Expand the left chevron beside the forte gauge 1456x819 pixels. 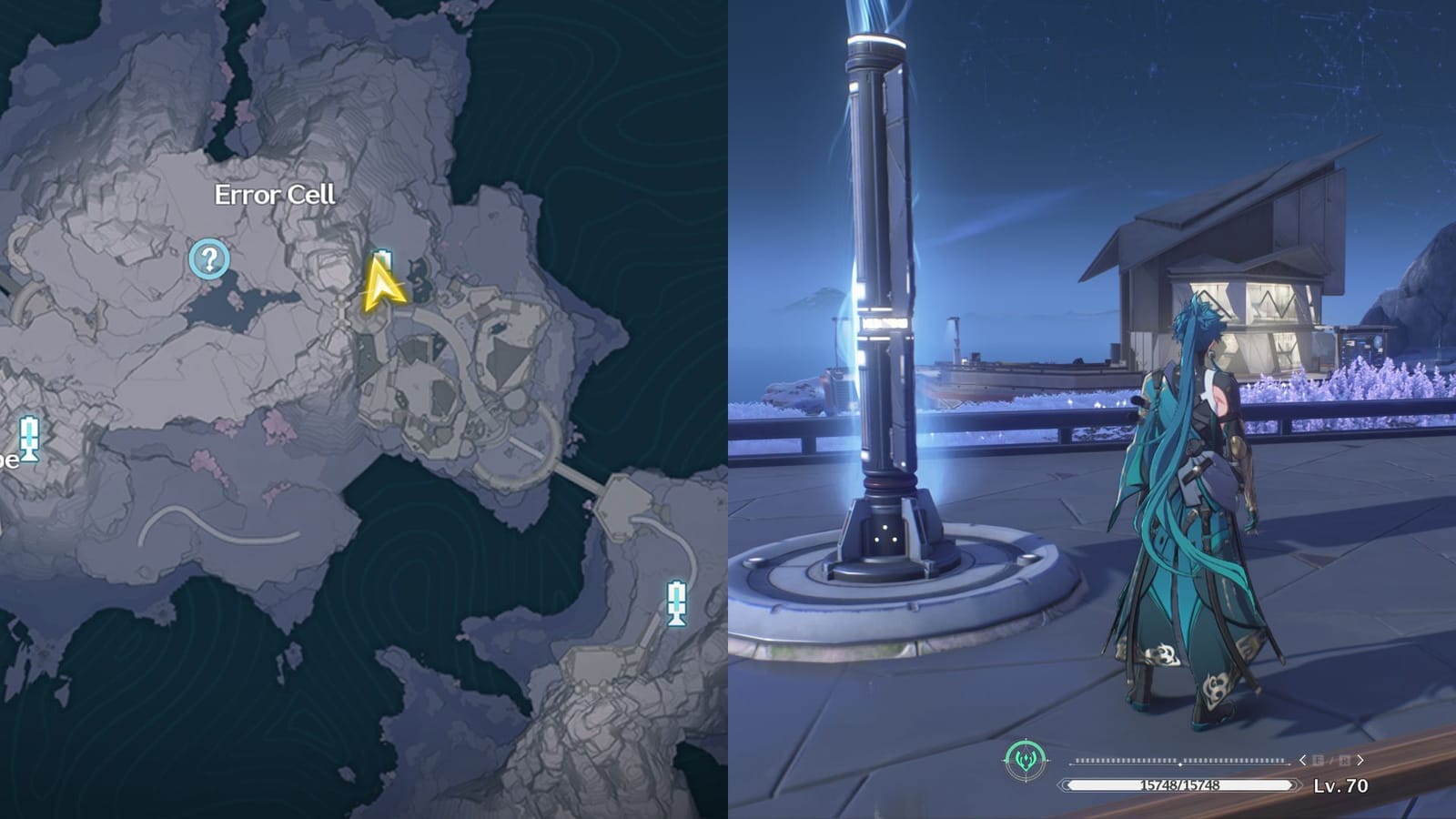click(x=1303, y=761)
